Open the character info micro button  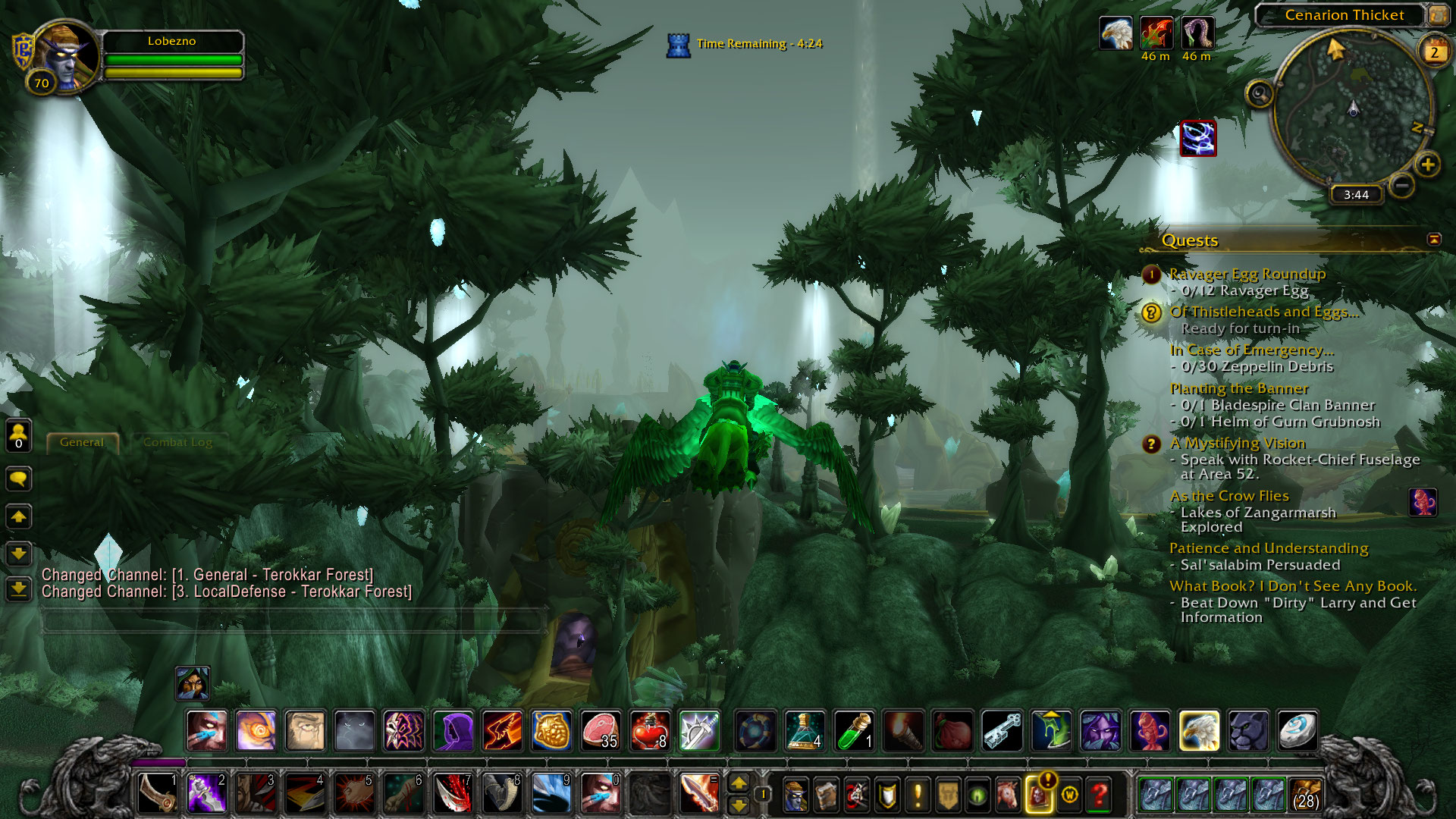[x=795, y=795]
